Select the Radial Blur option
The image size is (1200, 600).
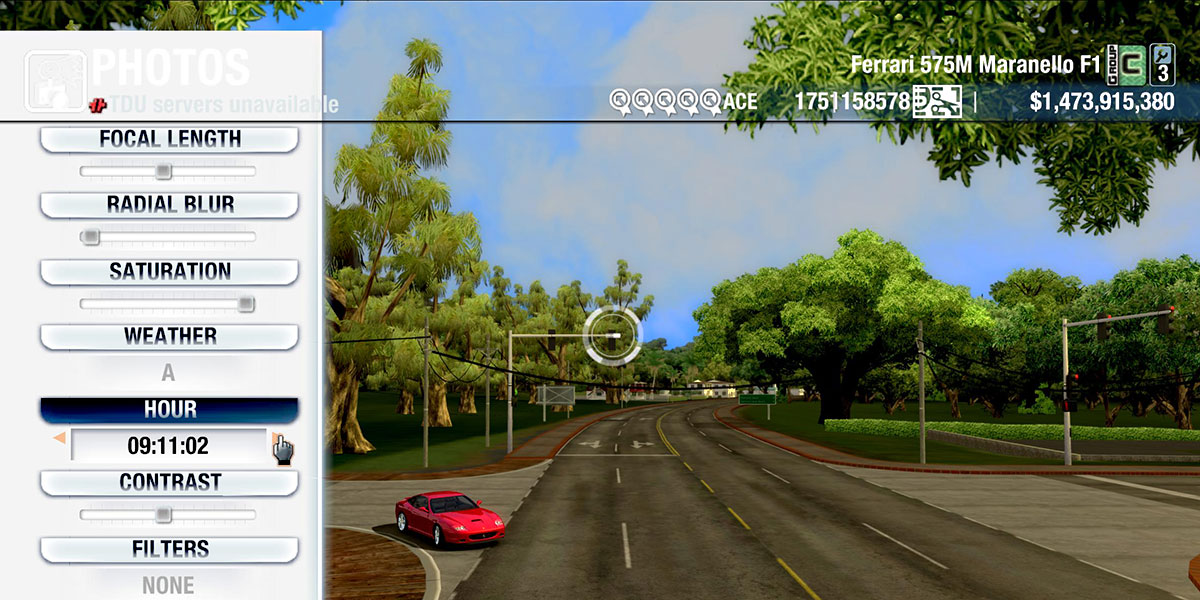click(169, 205)
